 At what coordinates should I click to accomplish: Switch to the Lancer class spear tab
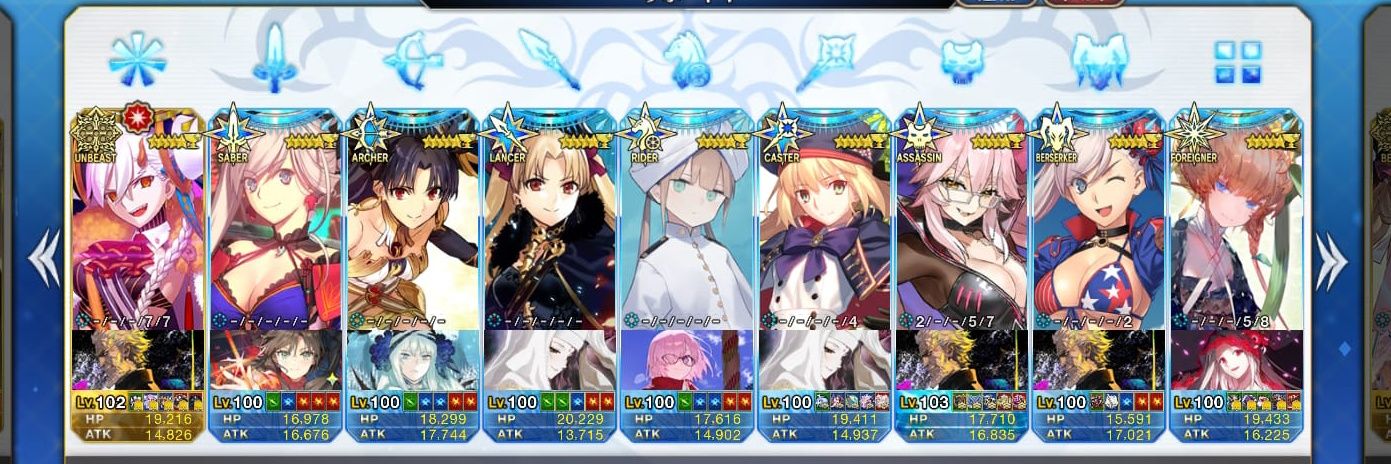550,58
